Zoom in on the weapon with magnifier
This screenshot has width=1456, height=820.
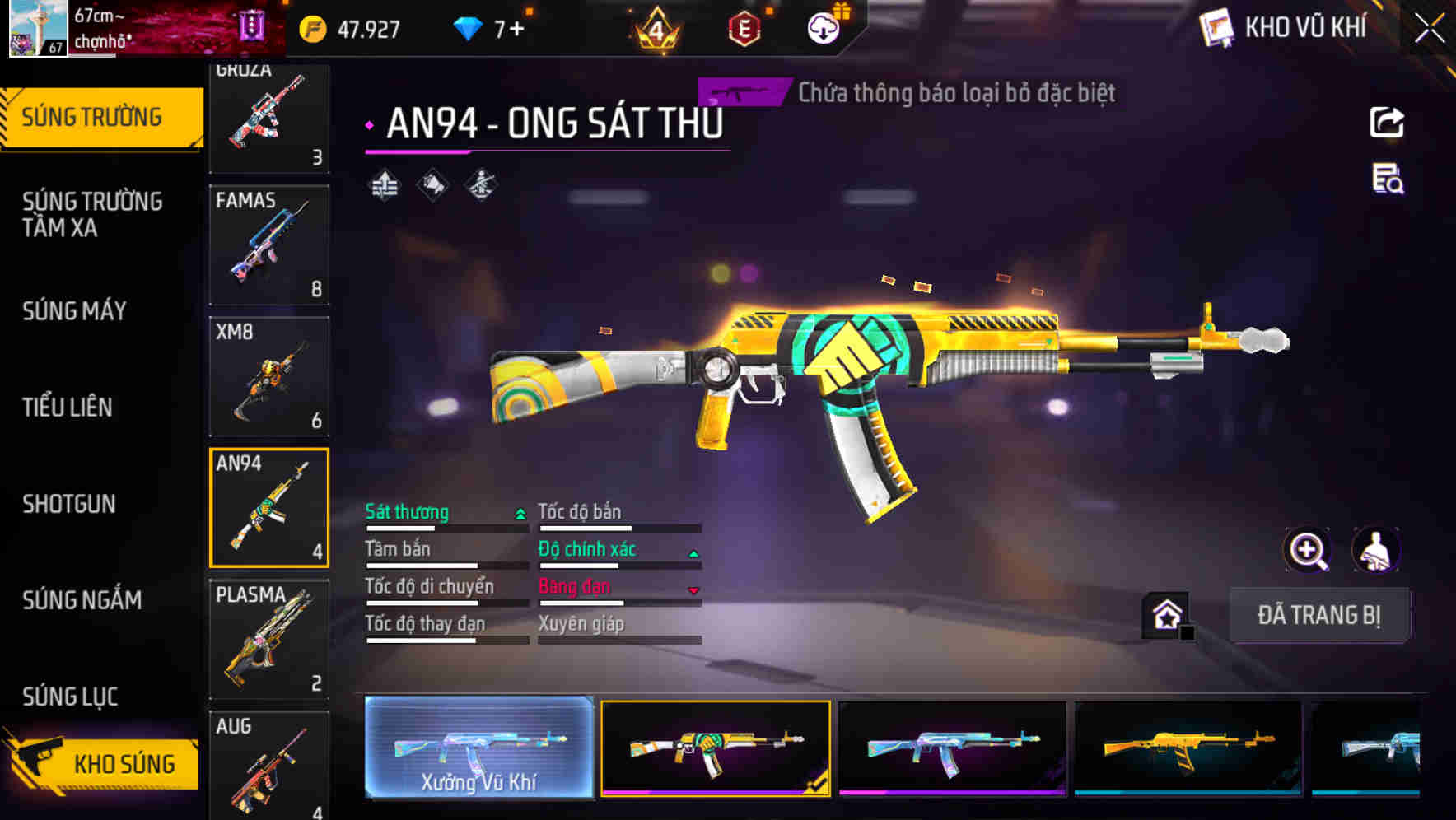pyautogui.click(x=1307, y=550)
